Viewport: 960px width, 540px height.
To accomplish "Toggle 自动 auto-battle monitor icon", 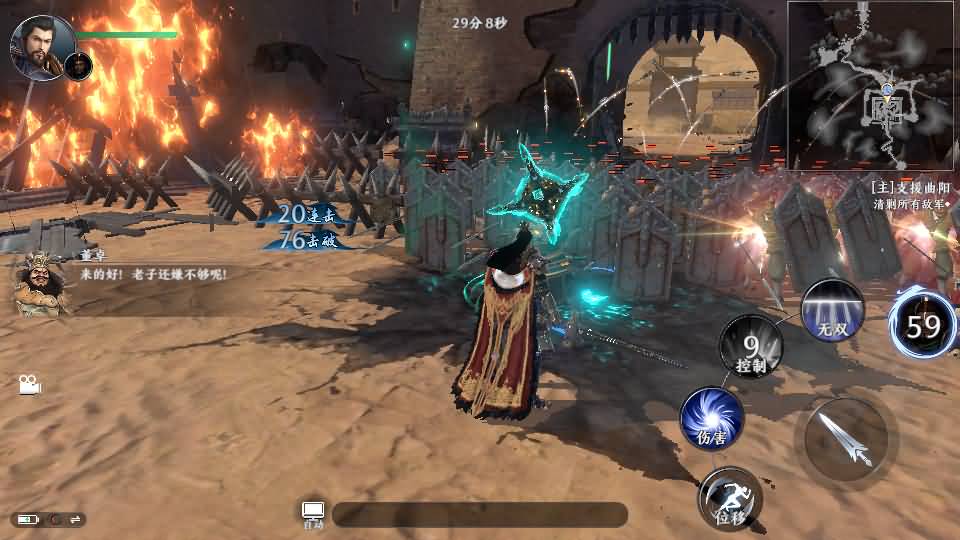I will tap(313, 513).
